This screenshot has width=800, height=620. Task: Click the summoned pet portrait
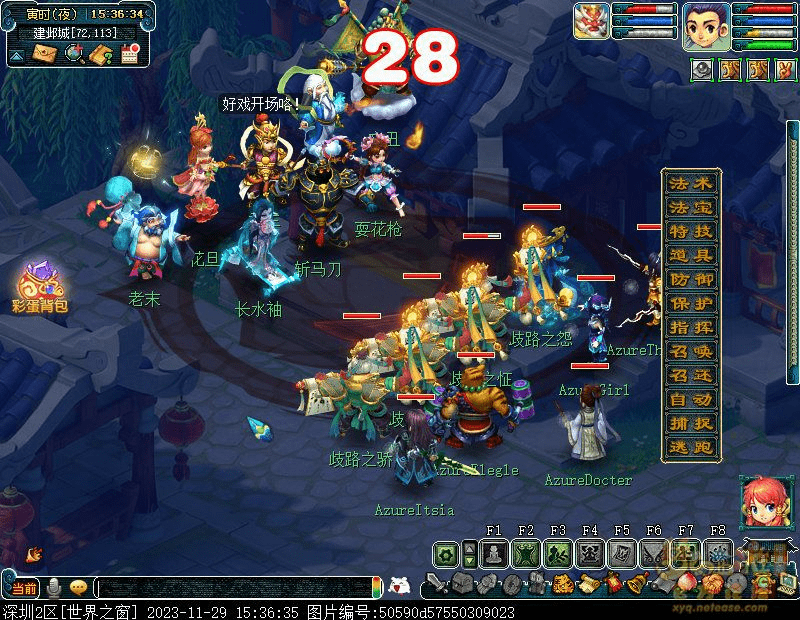[591, 21]
